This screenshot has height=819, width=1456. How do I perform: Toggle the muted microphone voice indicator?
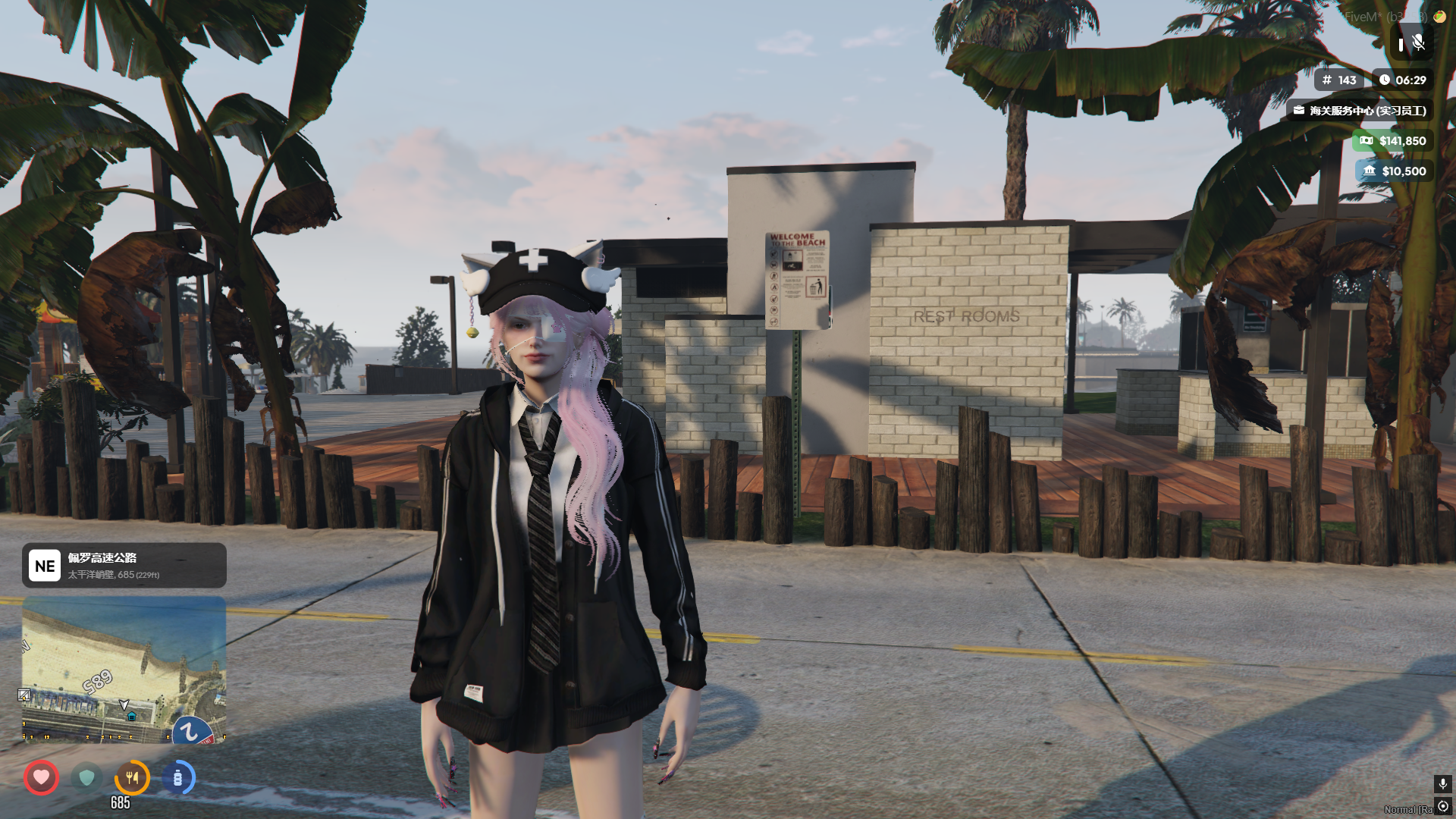tap(1417, 43)
